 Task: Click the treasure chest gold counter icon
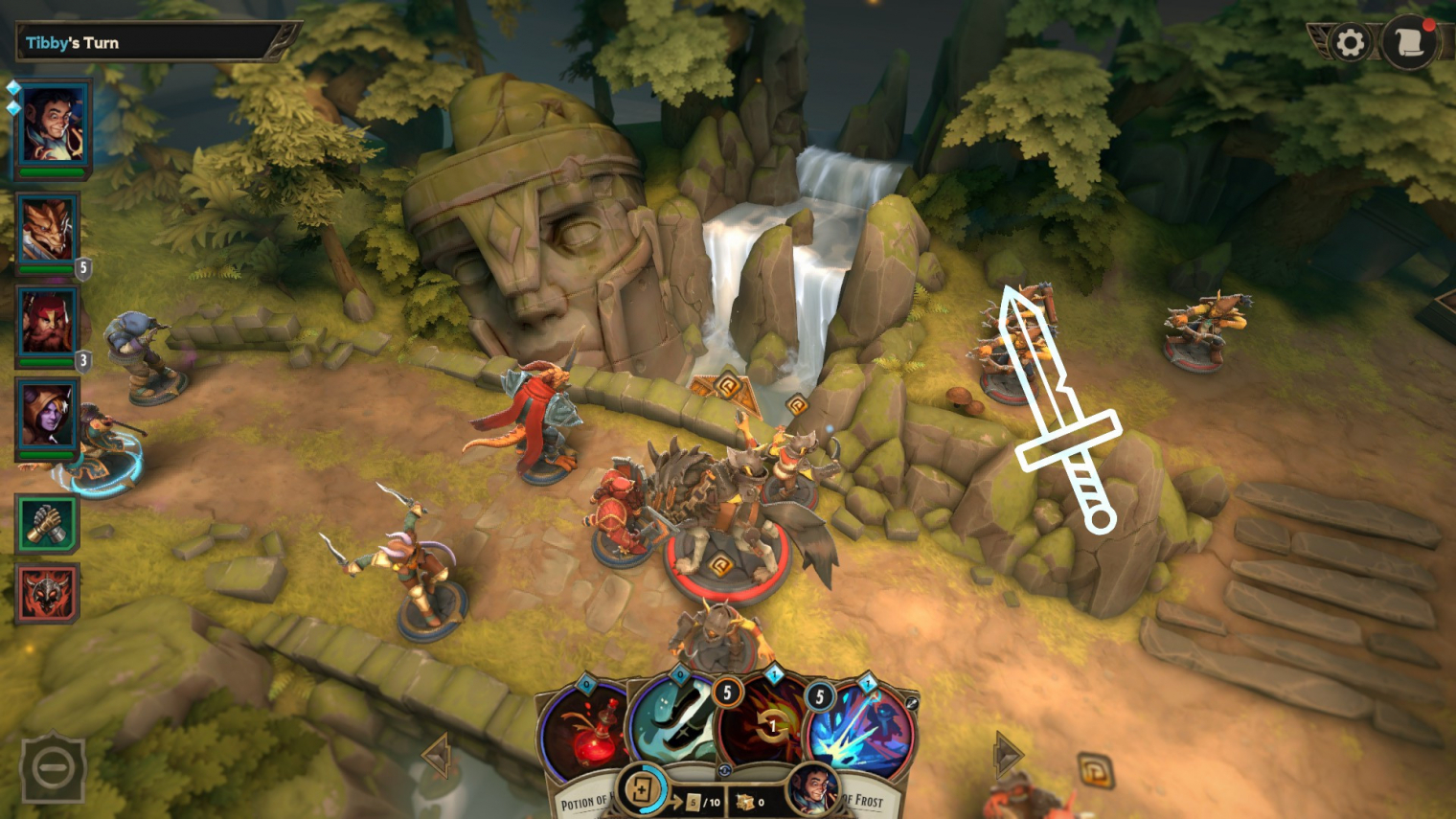(x=744, y=802)
